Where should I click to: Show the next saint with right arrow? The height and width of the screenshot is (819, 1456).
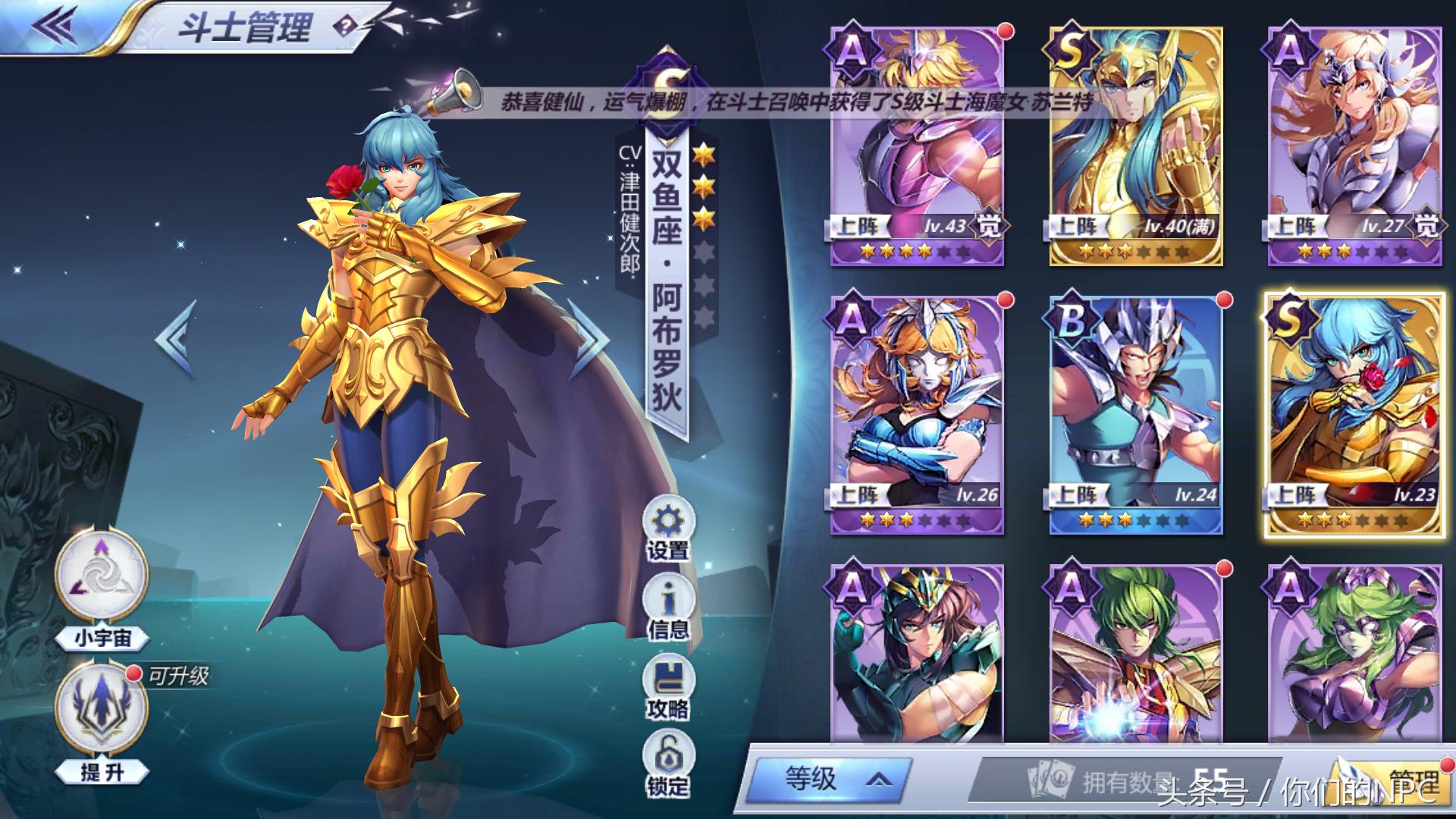click(x=589, y=339)
